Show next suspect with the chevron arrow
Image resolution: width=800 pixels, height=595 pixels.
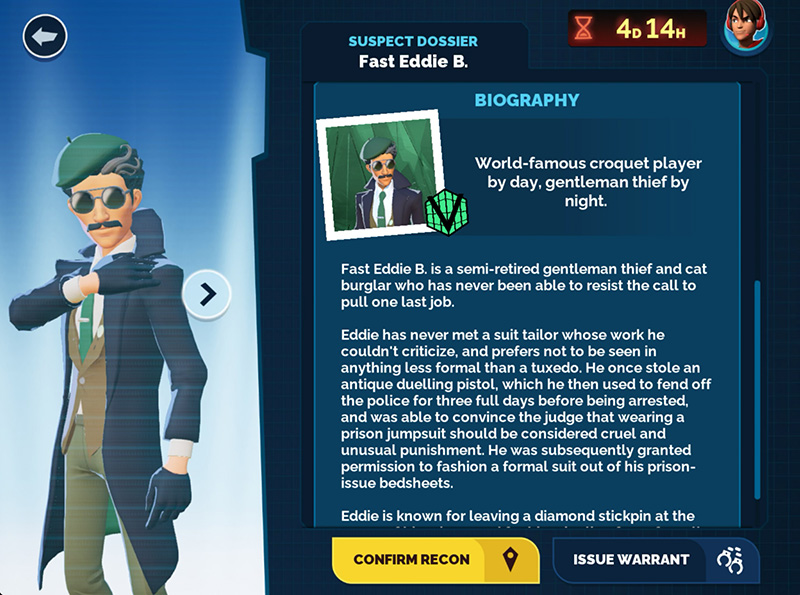(x=208, y=293)
